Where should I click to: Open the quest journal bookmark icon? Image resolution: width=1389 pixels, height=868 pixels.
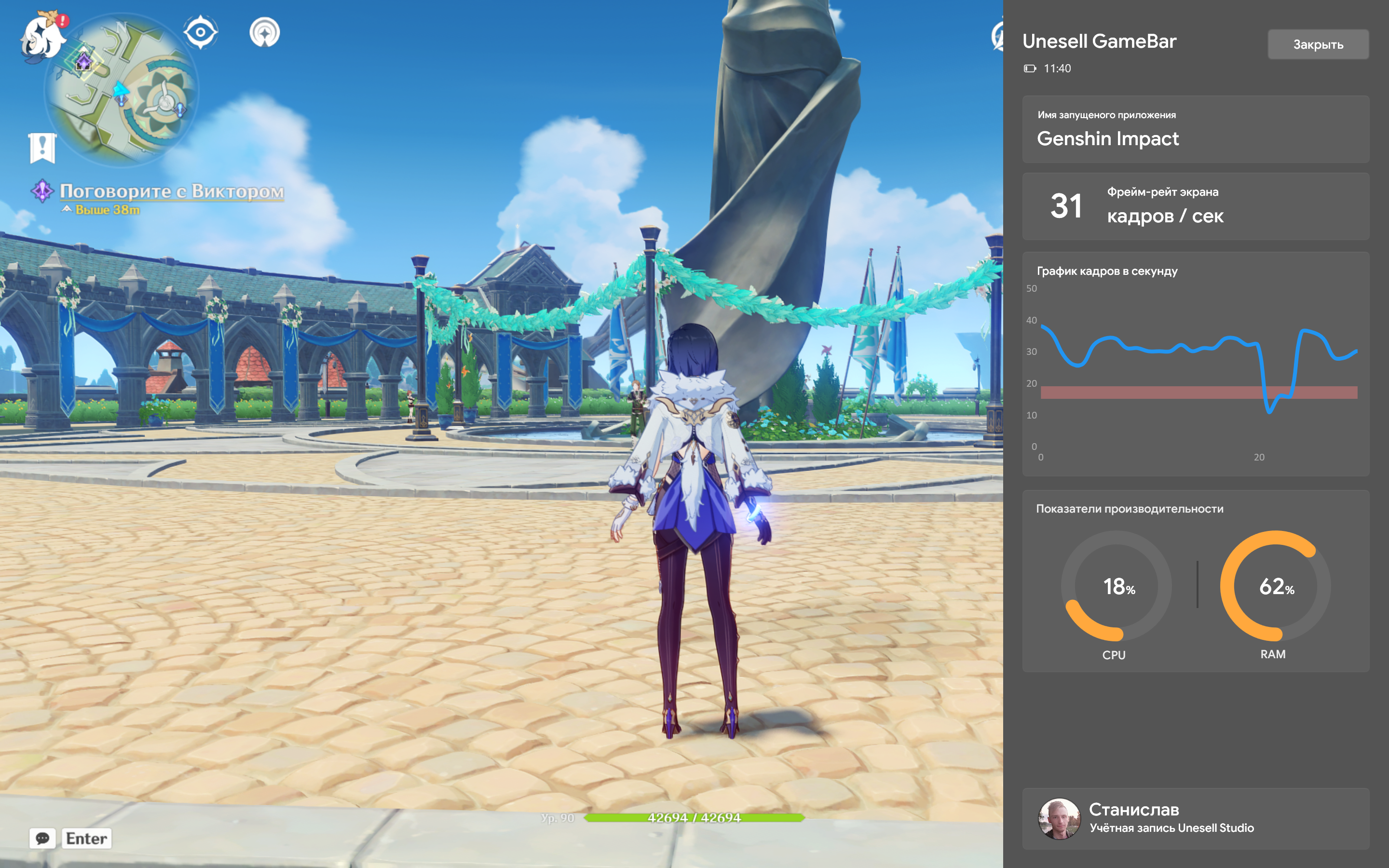click(x=42, y=148)
